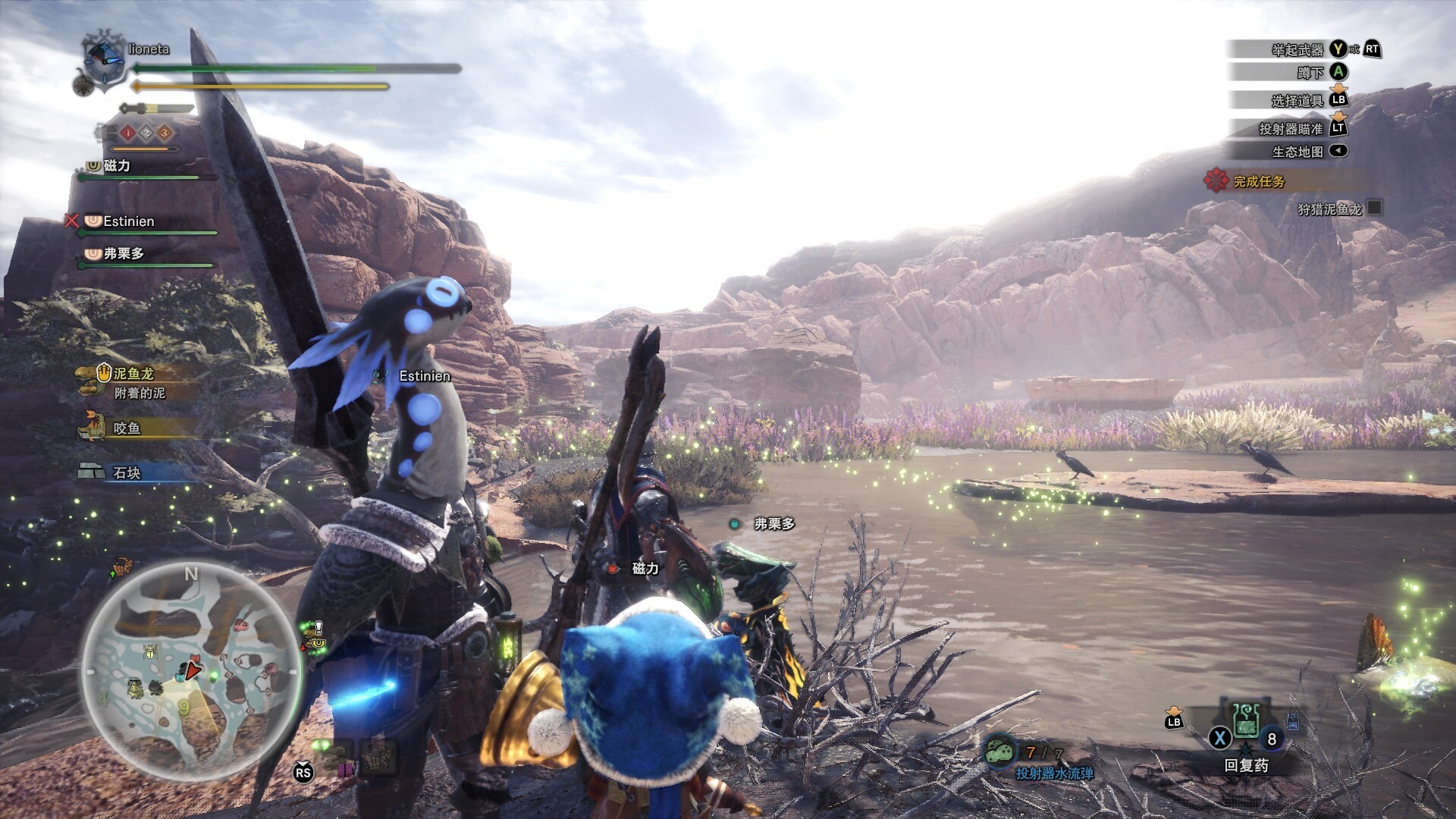Viewport: 1456px width, 819px height.
Task: Click the 选择道具 item select entry
Action: [x=1297, y=100]
